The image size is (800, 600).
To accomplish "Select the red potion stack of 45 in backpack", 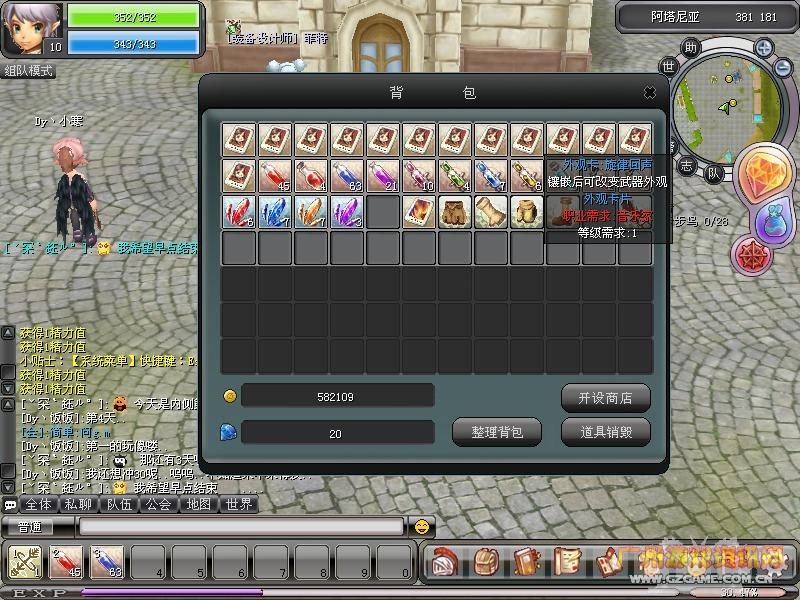I will [x=275, y=176].
